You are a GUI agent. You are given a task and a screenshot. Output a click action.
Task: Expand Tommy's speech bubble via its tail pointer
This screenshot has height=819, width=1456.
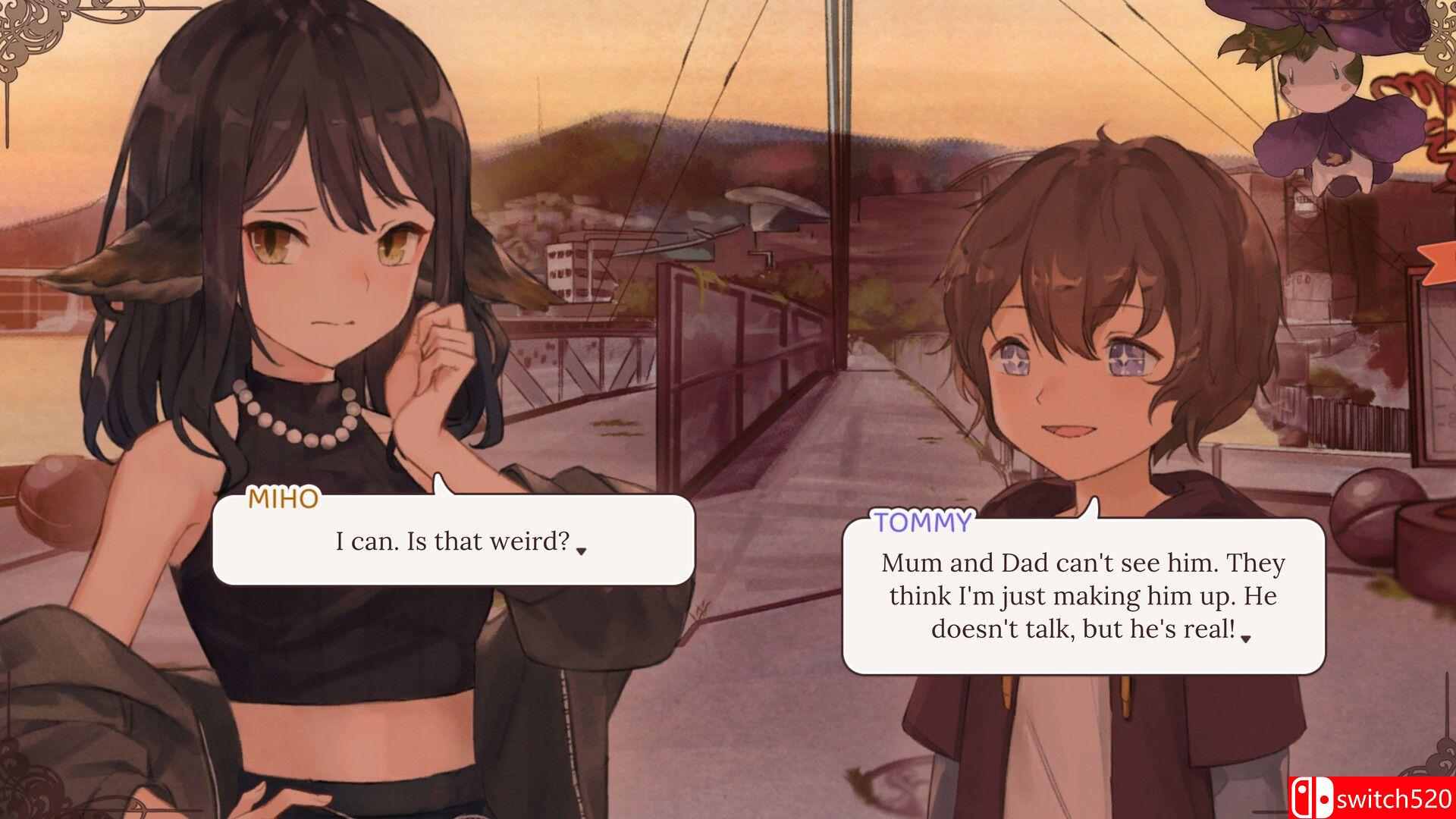1094,508
